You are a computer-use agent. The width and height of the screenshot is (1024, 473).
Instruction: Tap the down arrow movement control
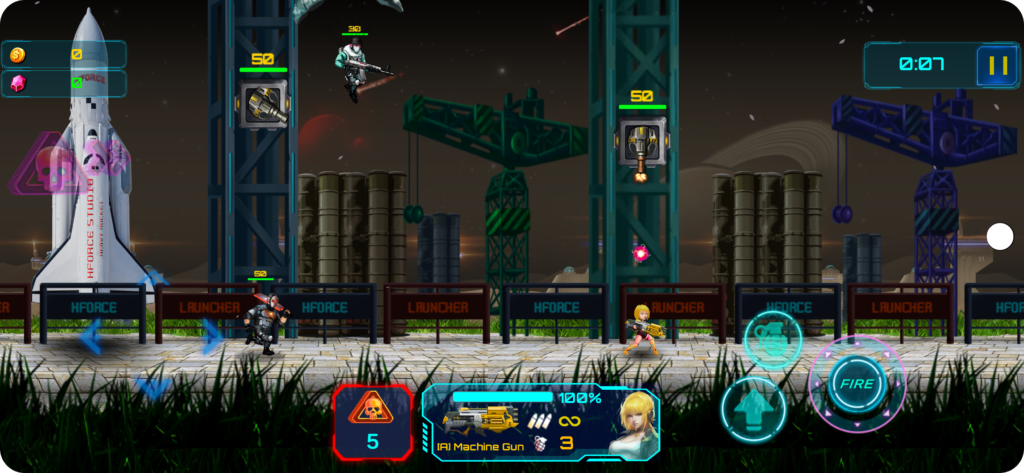(x=152, y=388)
